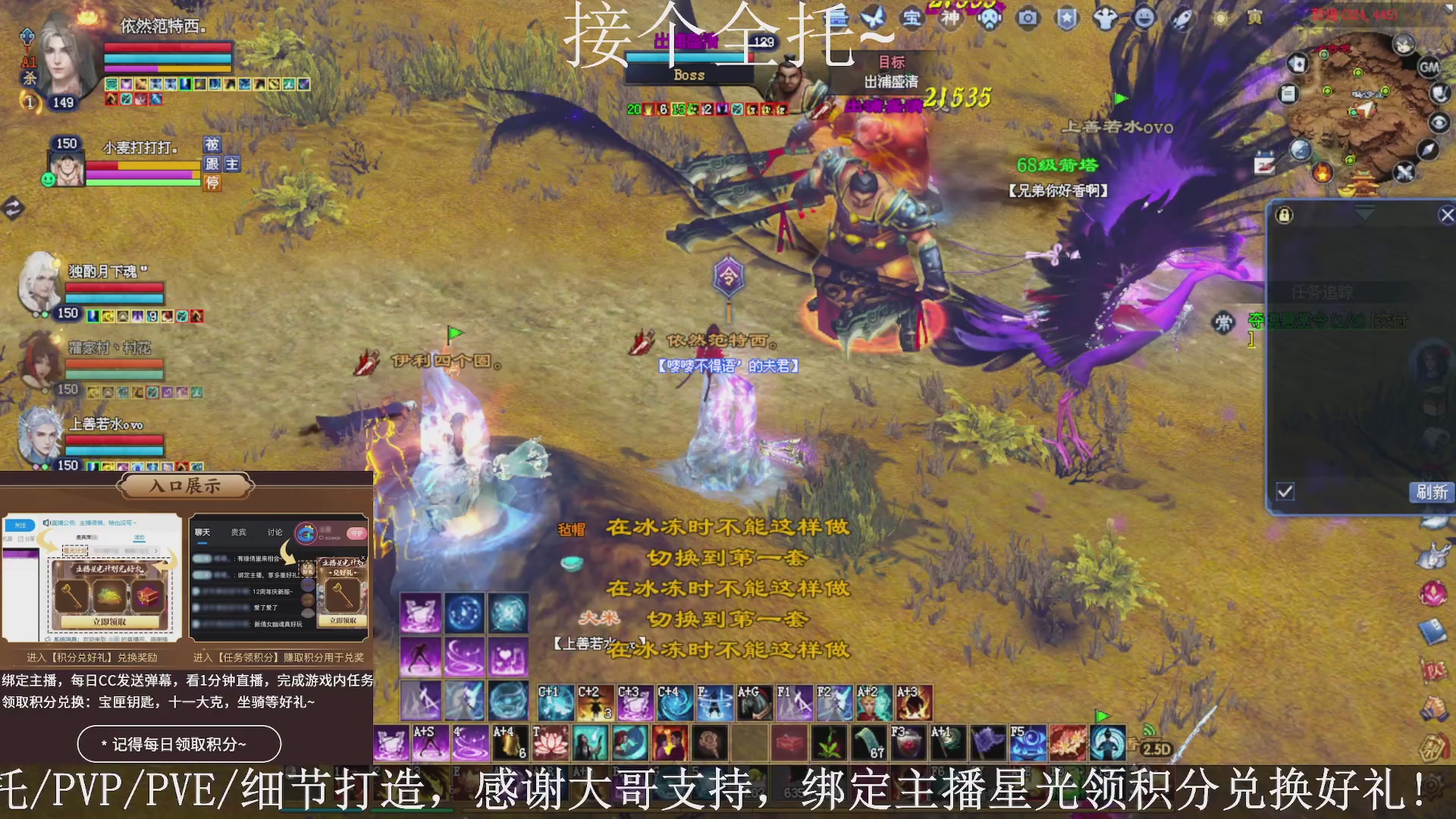This screenshot has width=1456, height=819.
Task: Open the 队 team flag panel on right sidebar
Action: 1436,669
